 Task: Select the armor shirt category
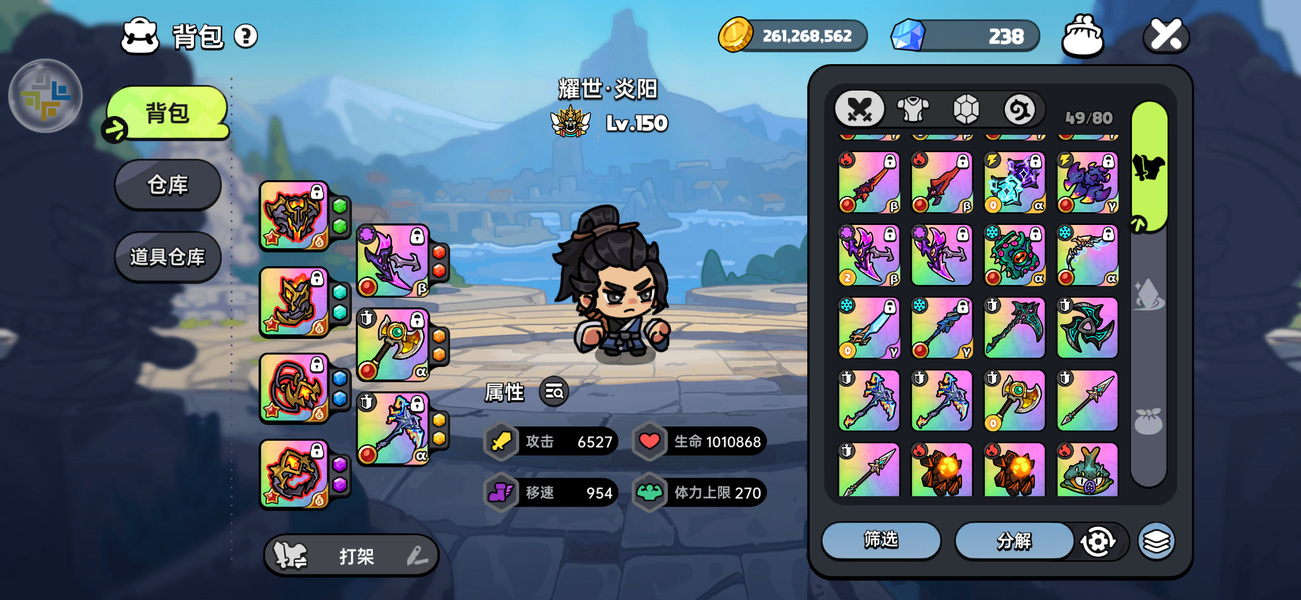coord(912,109)
